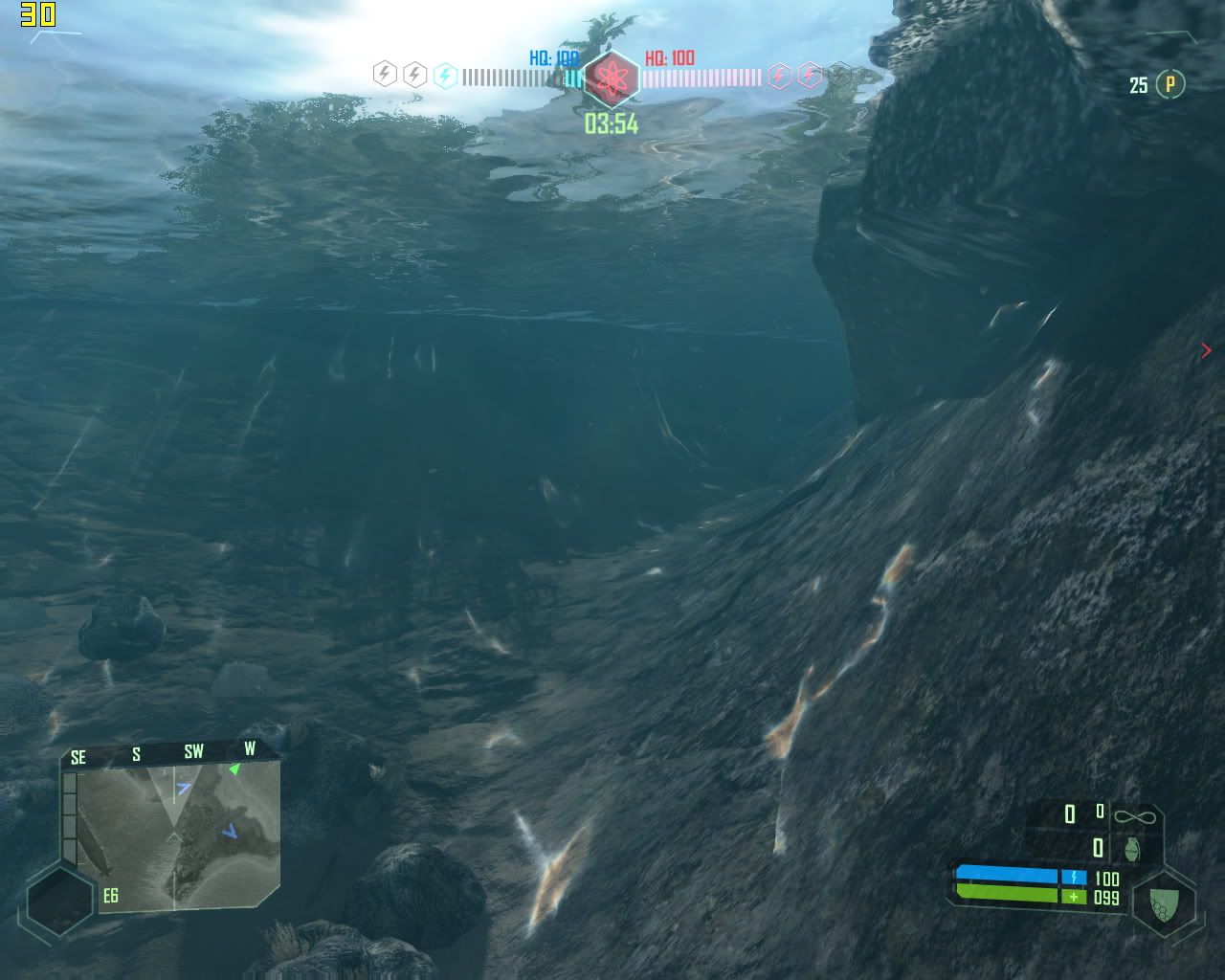1225x980 pixels.
Task: Select the hexagon badge beside the minimap
Action: pyautogui.click(x=59, y=901)
